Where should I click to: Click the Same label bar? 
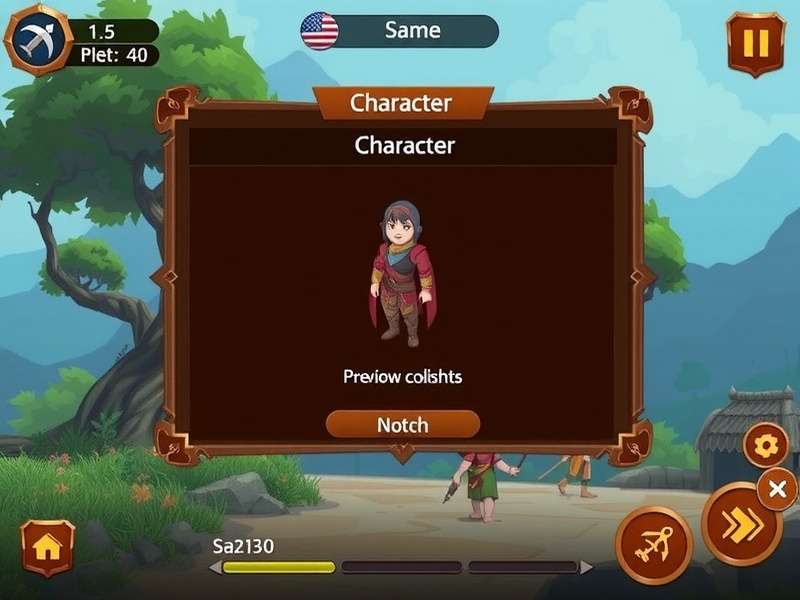[x=412, y=31]
